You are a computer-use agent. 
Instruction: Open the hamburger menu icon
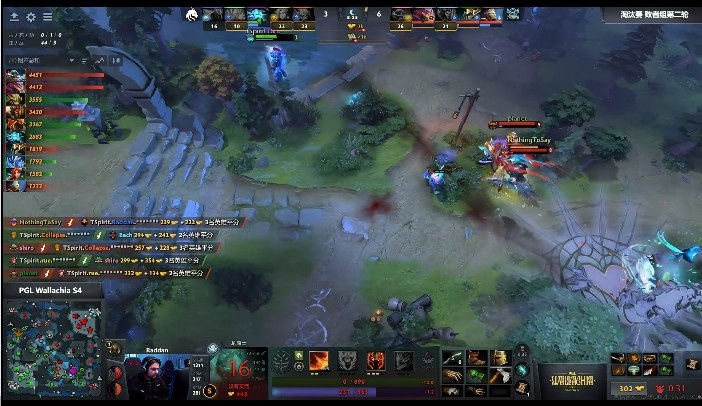click(48, 17)
